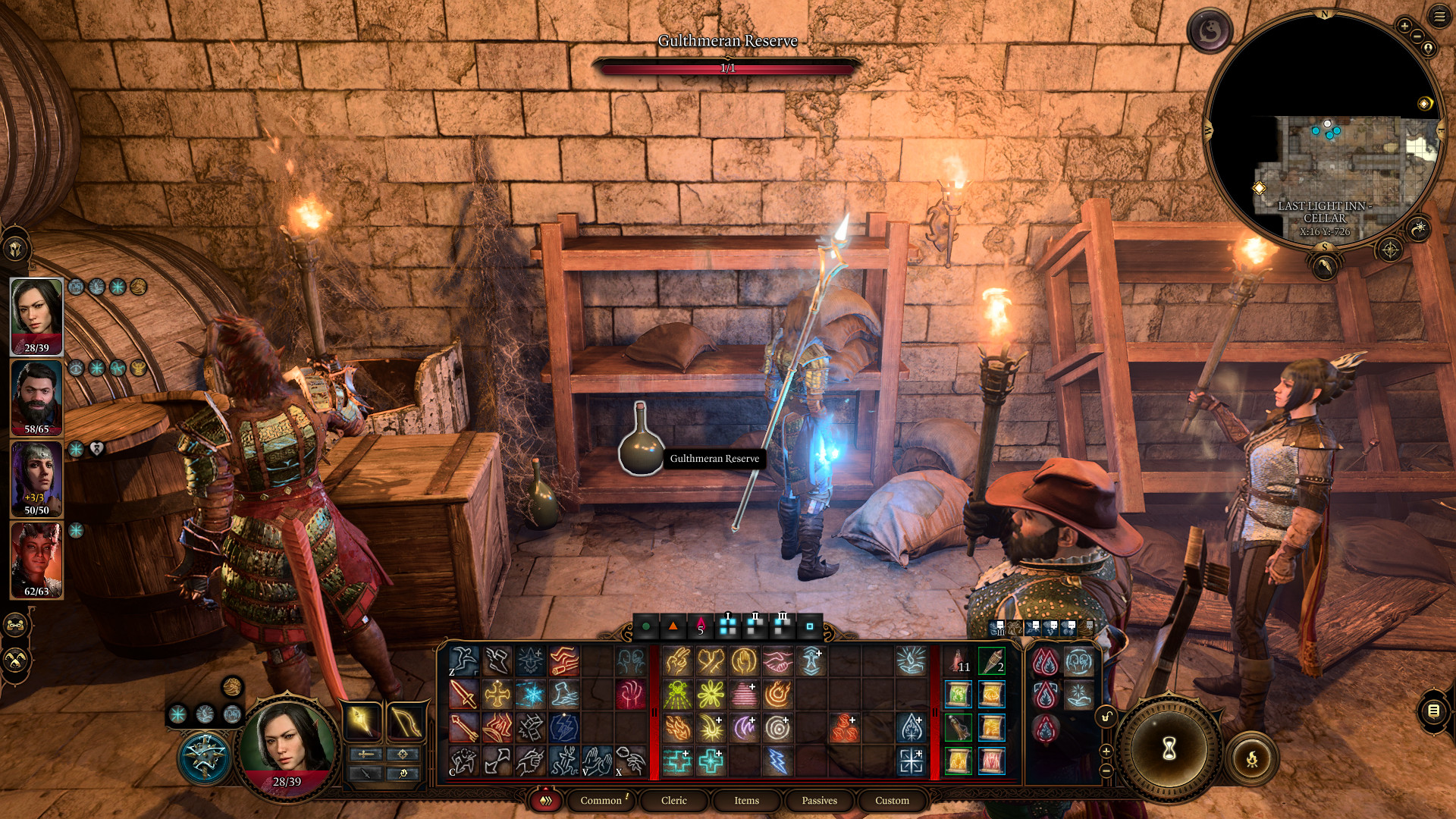The image size is (1456, 819).
Task: Switch to the Common hotbar tab
Action: tap(601, 800)
